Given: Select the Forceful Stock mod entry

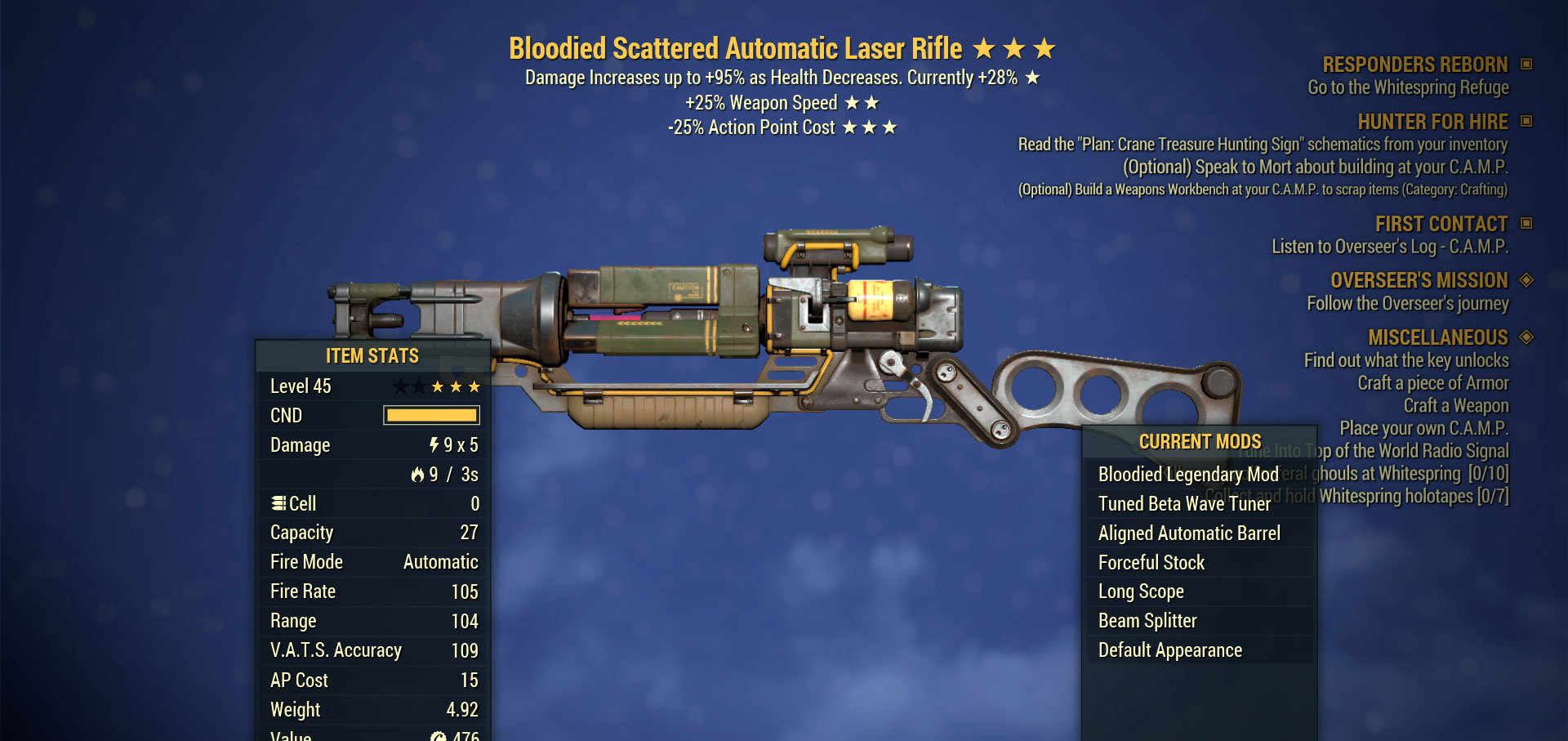Looking at the screenshot, I should pos(1151,563).
